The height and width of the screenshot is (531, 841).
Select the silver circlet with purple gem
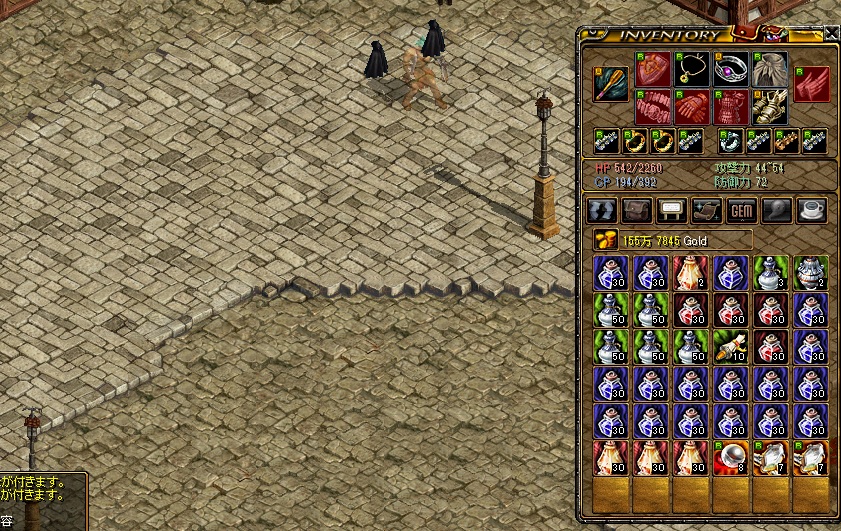tap(731, 68)
